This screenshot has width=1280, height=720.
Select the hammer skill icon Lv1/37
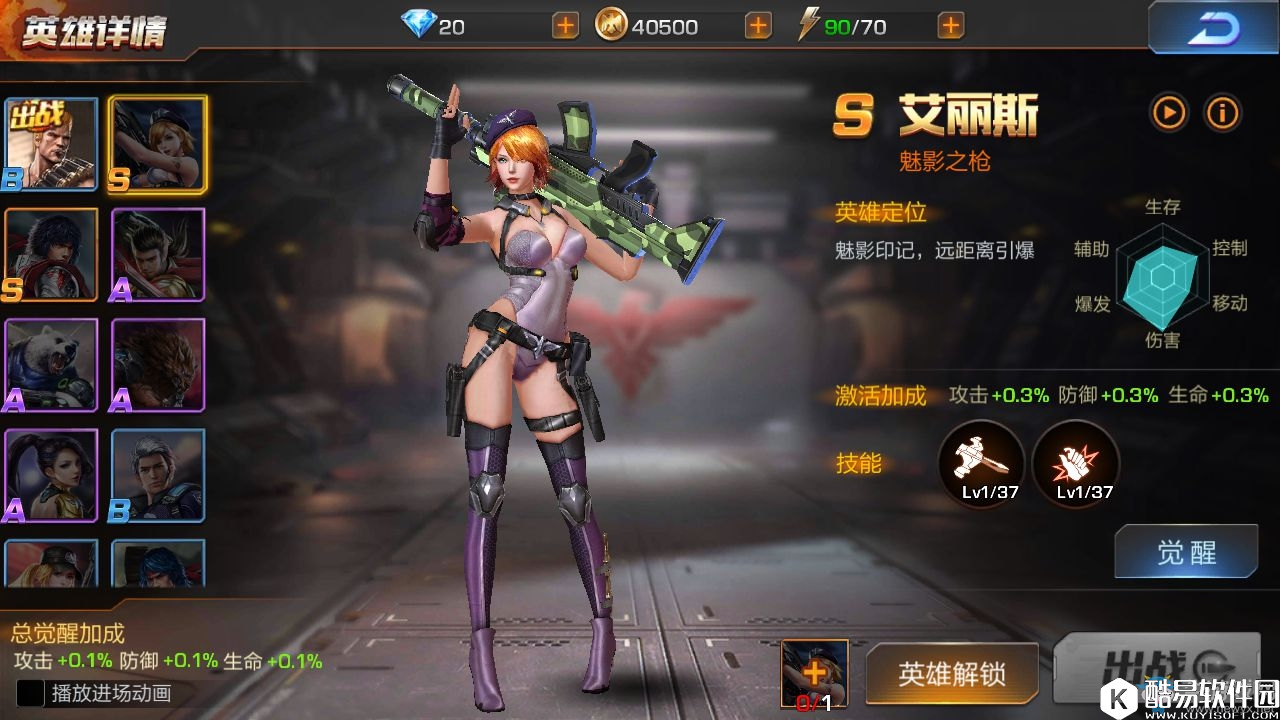[x=981, y=462]
